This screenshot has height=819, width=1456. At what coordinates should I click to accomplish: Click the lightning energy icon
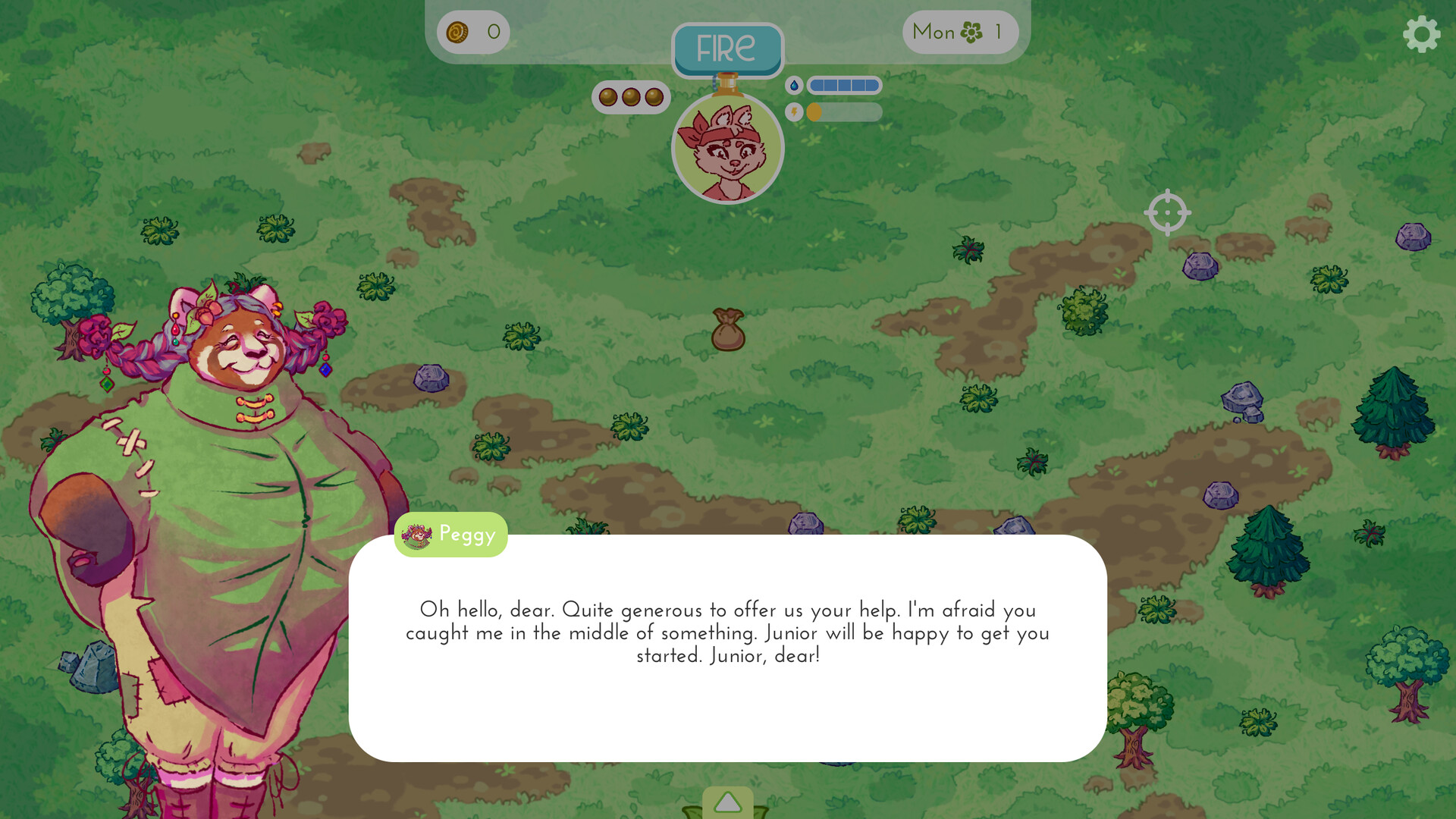[x=793, y=112]
